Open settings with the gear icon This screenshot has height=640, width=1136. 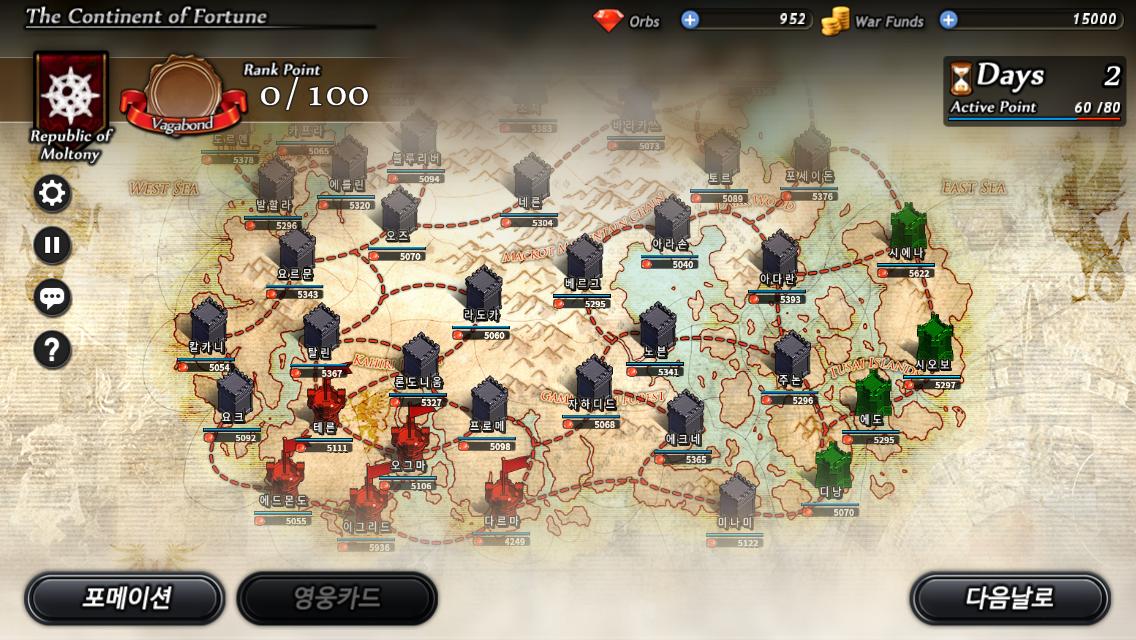[x=52, y=193]
